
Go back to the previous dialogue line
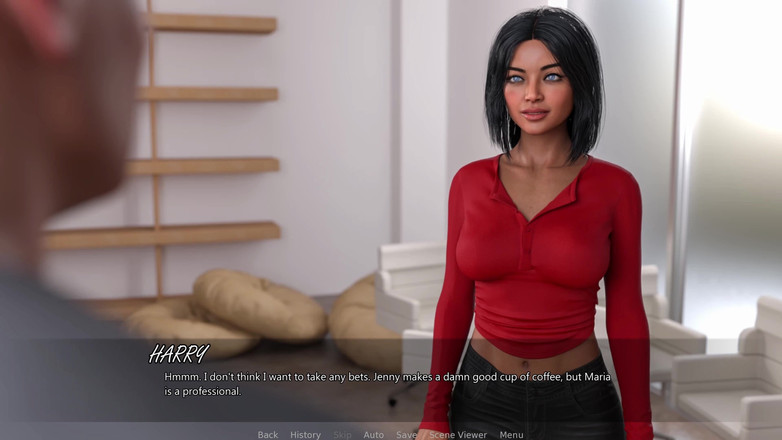pos(267,435)
